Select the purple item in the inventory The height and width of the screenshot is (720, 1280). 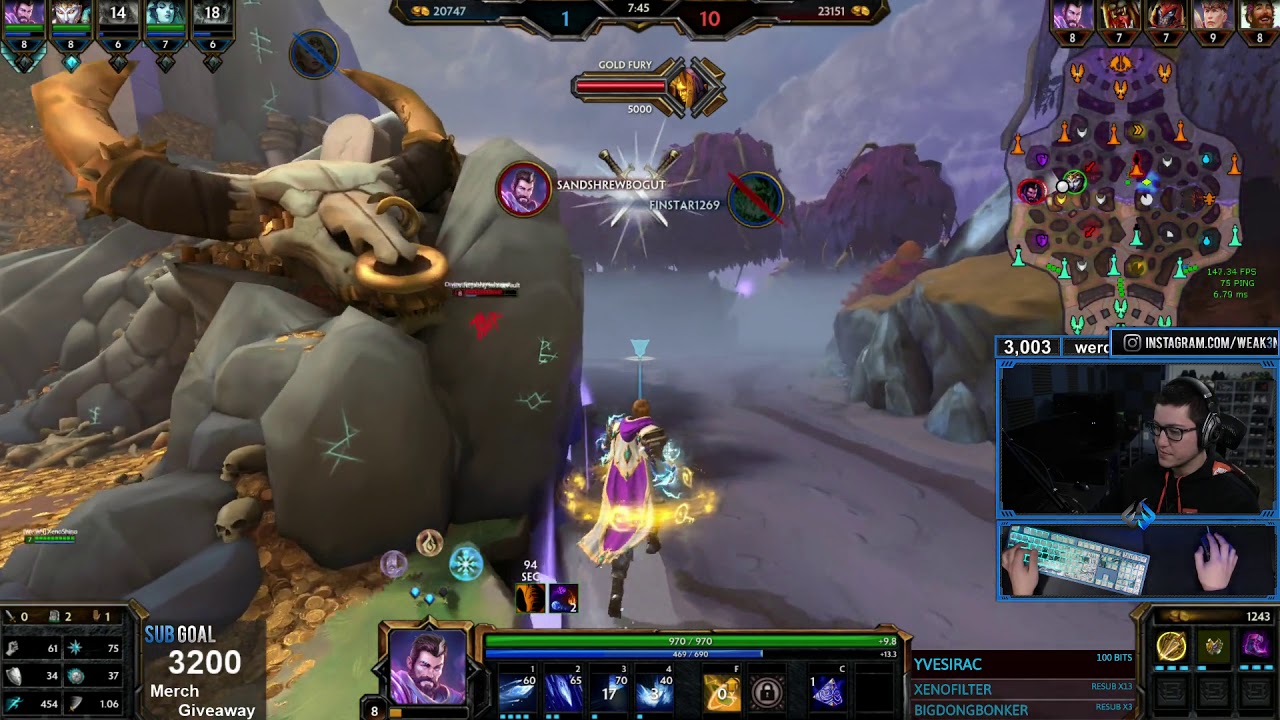[1255, 647]
